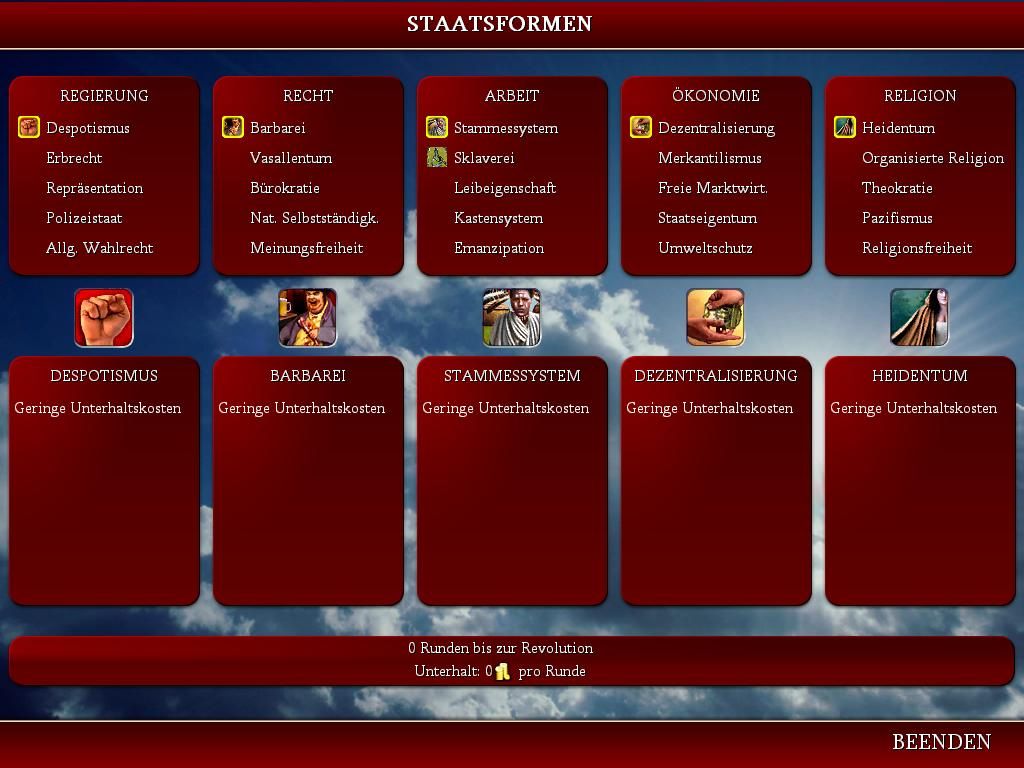Click the Despotismus raised fist portrait
Viewport: 1024px width, 768px height.
pyautogui.click(x=104, y=318)
